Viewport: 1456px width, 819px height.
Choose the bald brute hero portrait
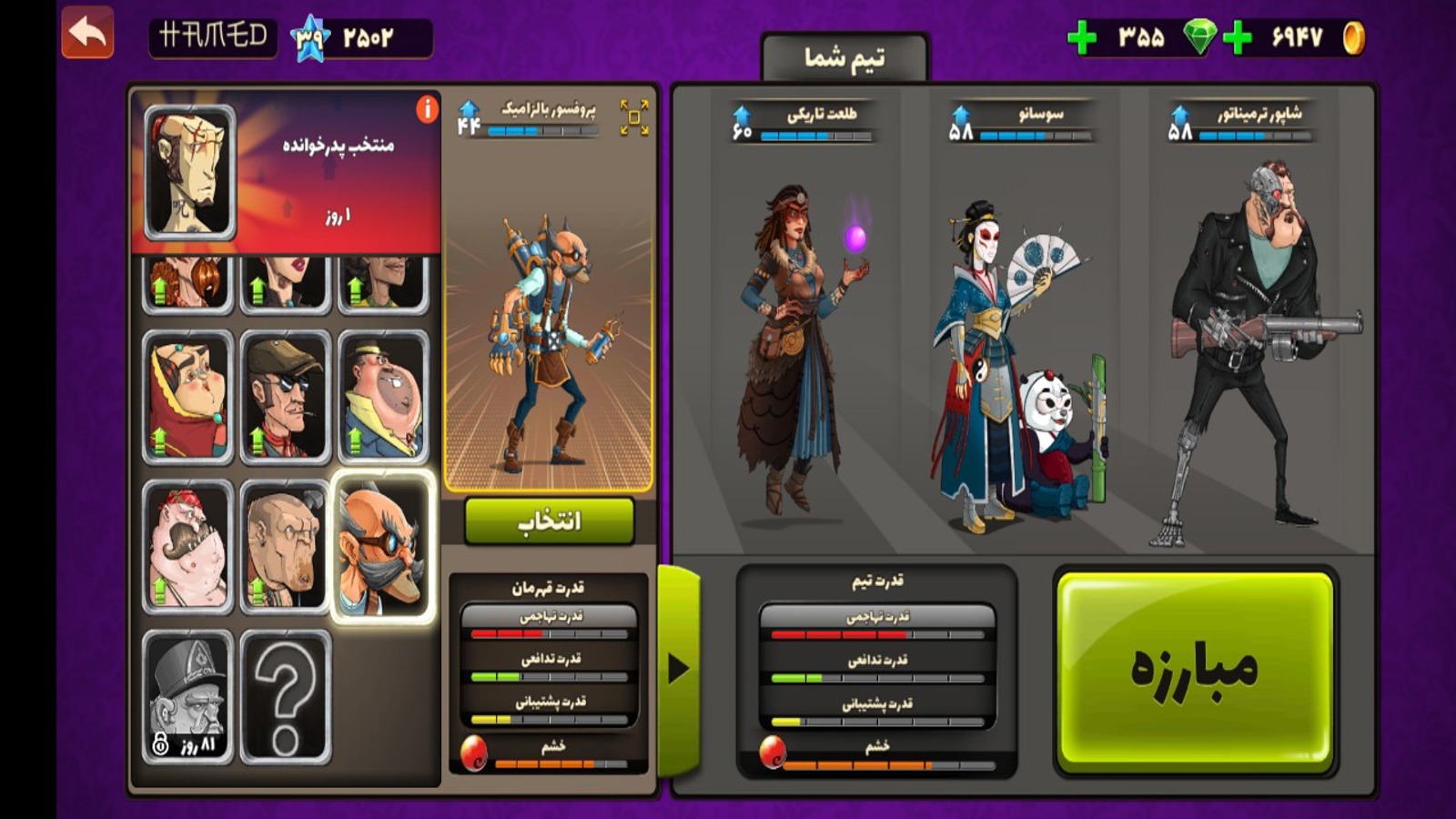coord(285,546)
